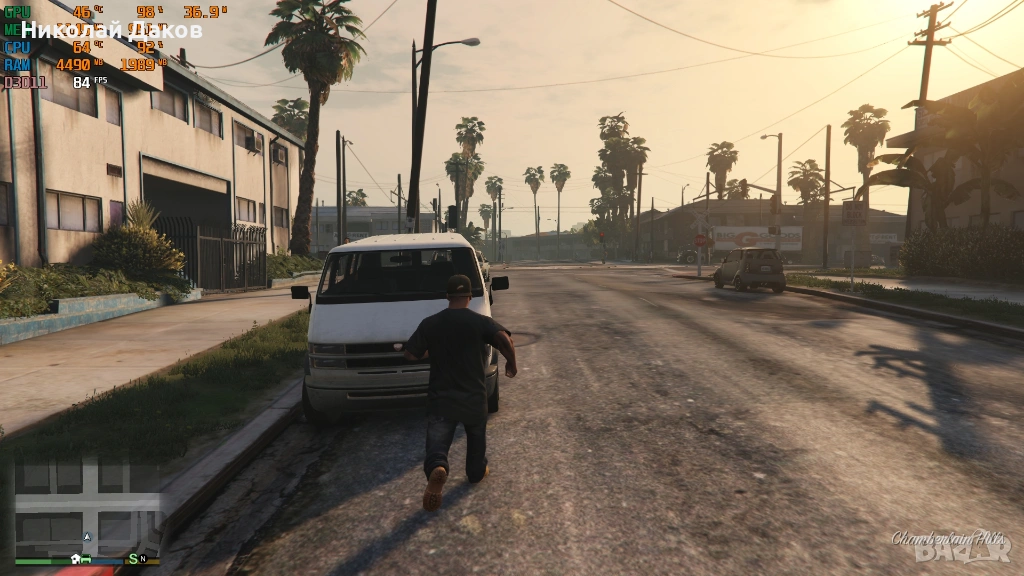This screenshot has height=576, width=1024.
Task: Select the white safehouse blip on minimap
Action: click(75, 558)
